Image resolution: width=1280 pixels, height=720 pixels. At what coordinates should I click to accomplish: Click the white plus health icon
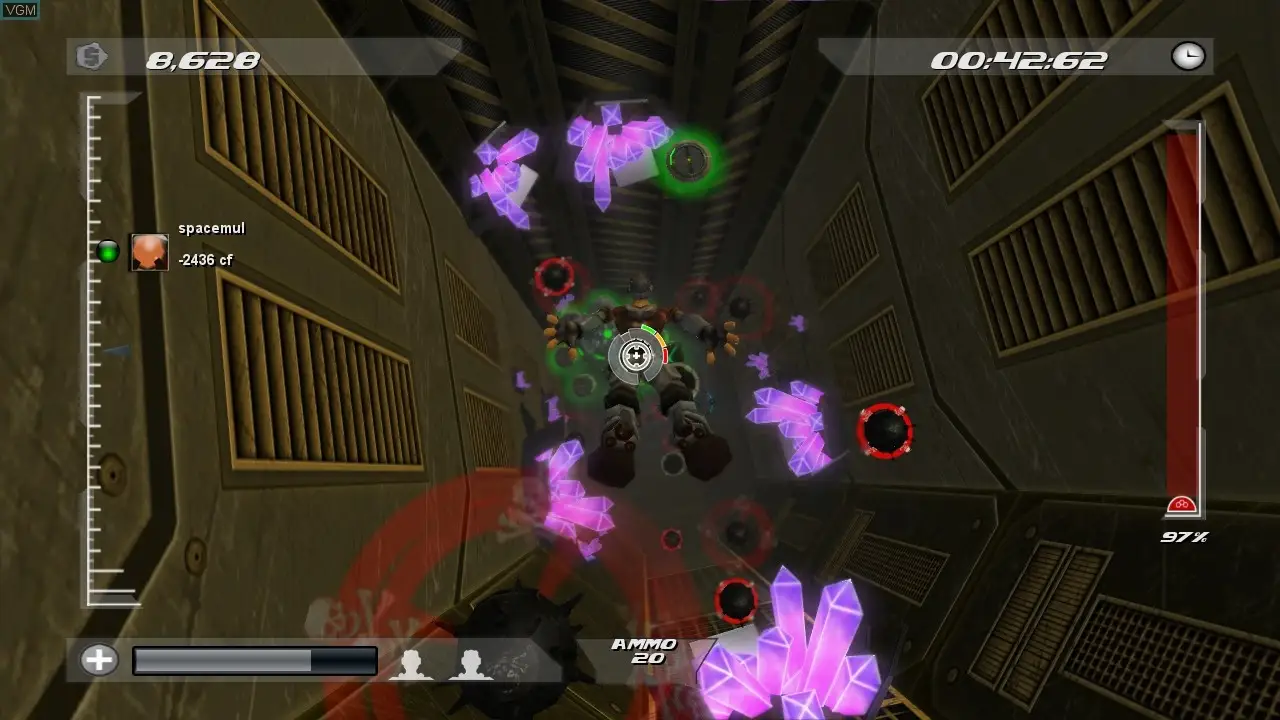click(99, 660)
